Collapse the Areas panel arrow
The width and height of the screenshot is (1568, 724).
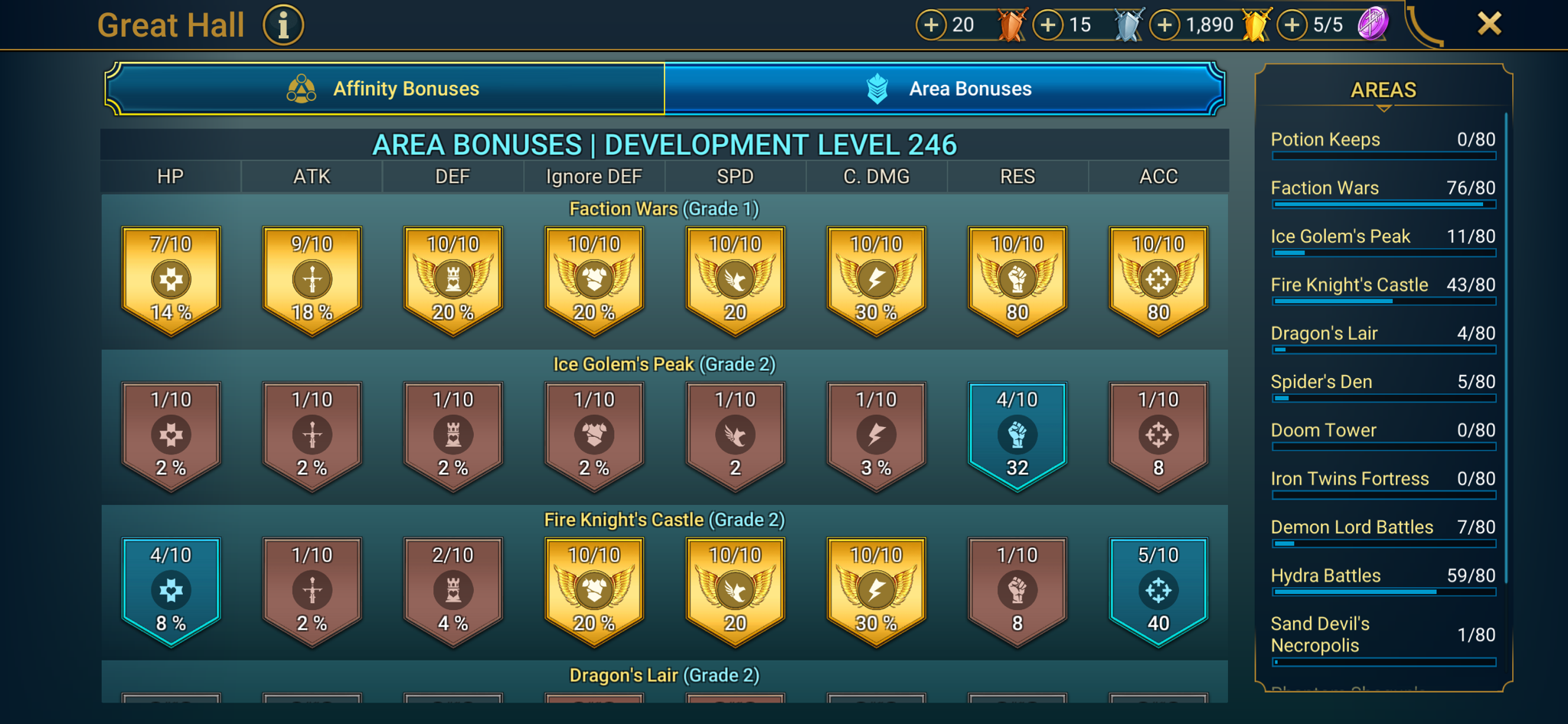1383,109
